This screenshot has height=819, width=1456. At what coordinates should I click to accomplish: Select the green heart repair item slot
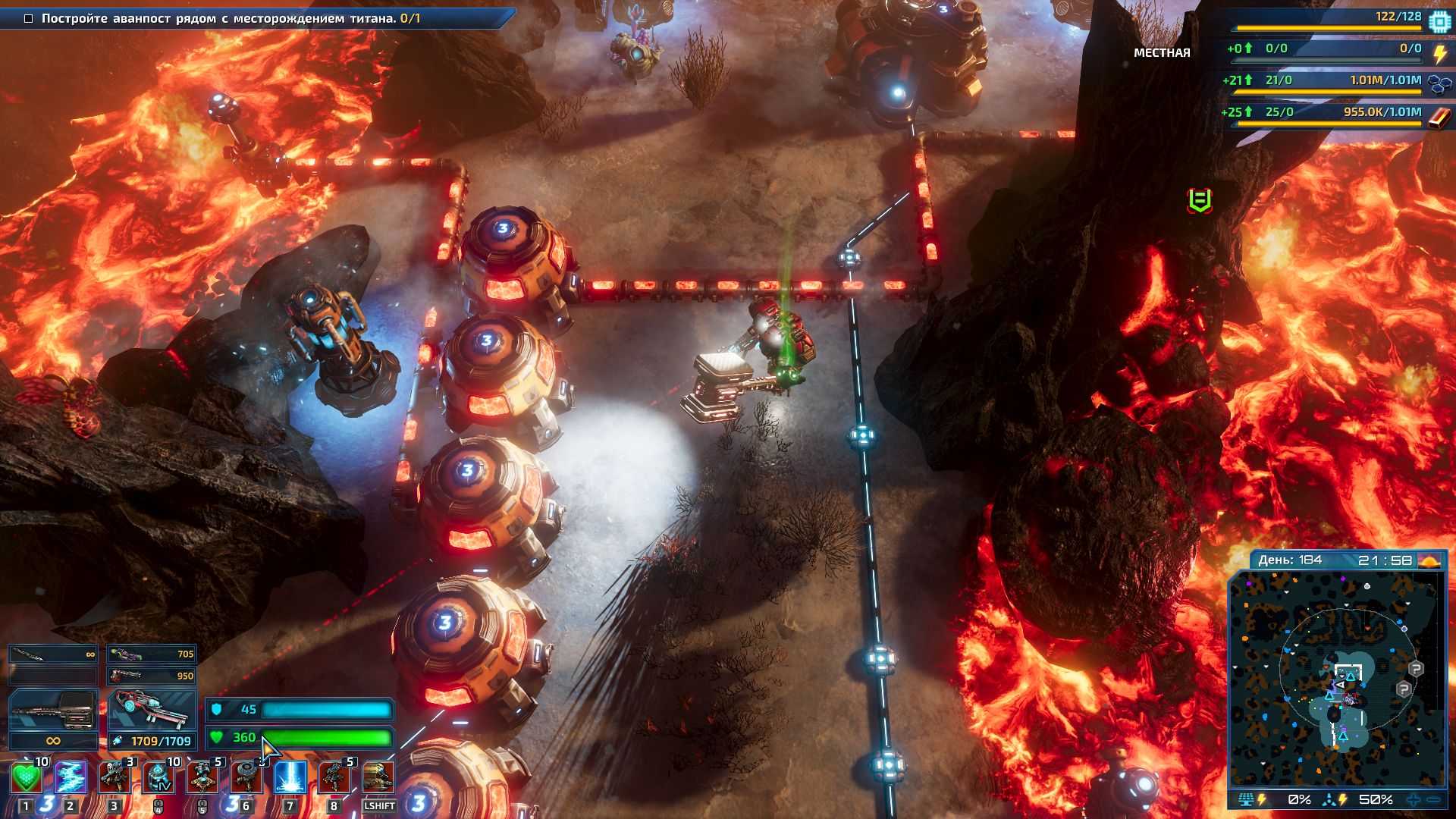(27, 778)
